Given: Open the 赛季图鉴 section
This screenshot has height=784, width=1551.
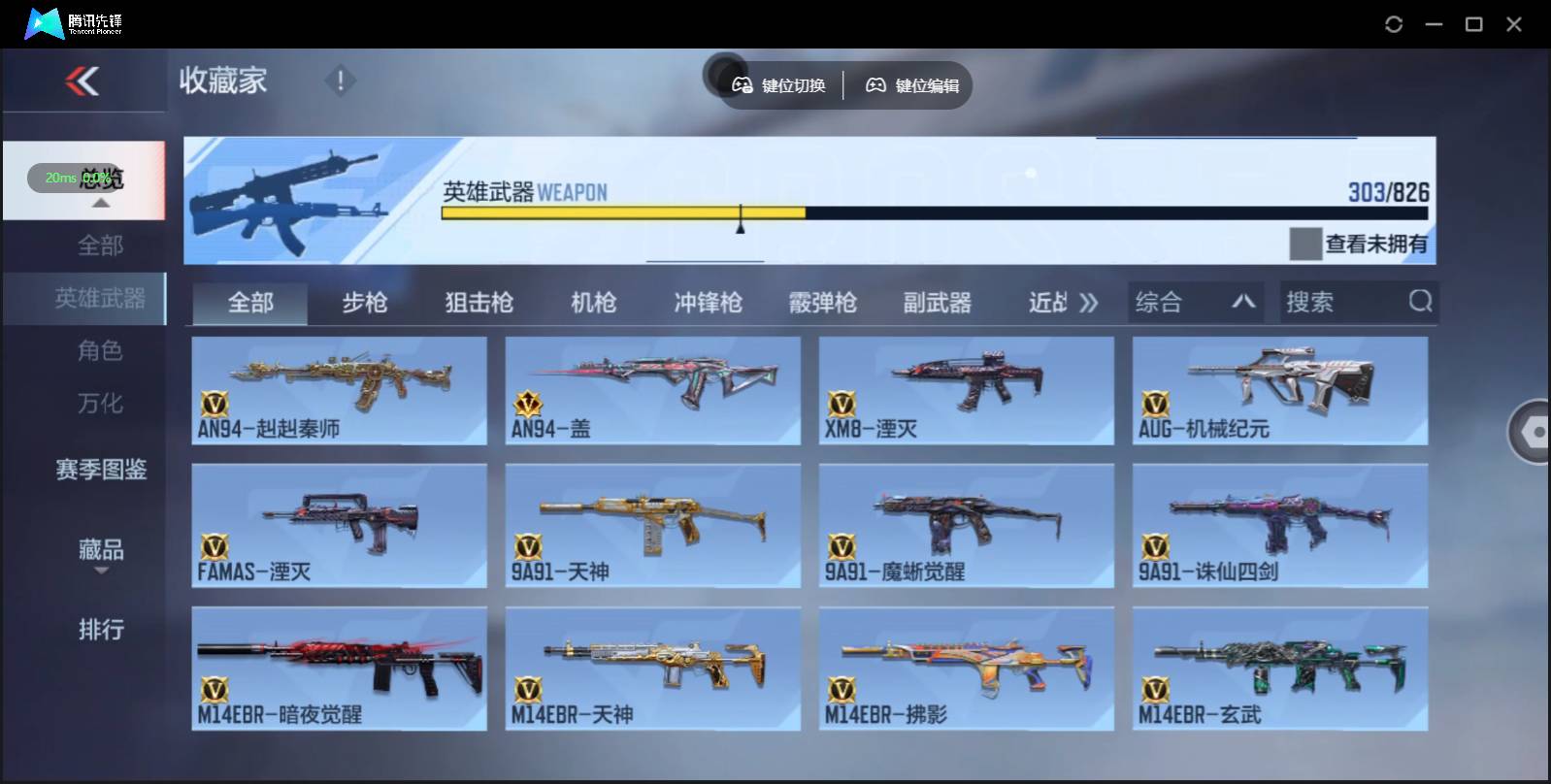Looking at the screenshot, I should 101,470.
